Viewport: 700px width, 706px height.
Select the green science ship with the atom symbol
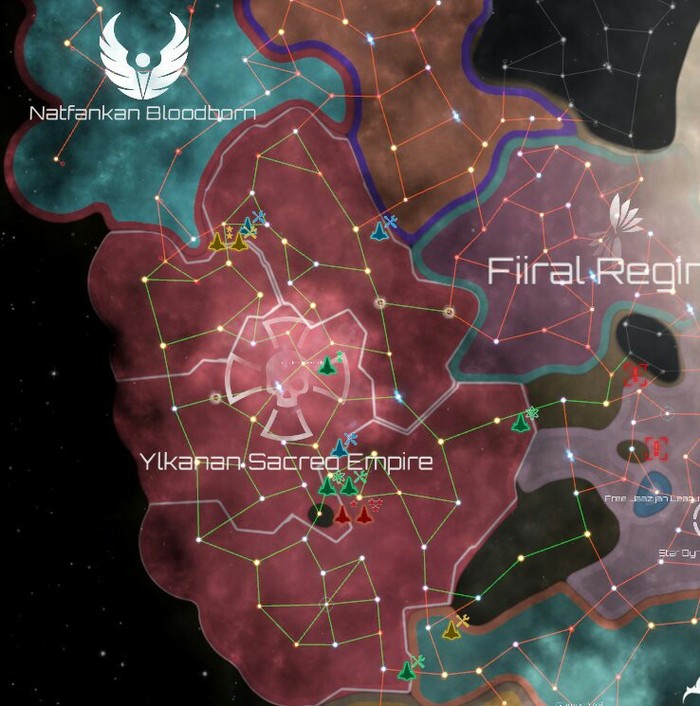(520, 422)
